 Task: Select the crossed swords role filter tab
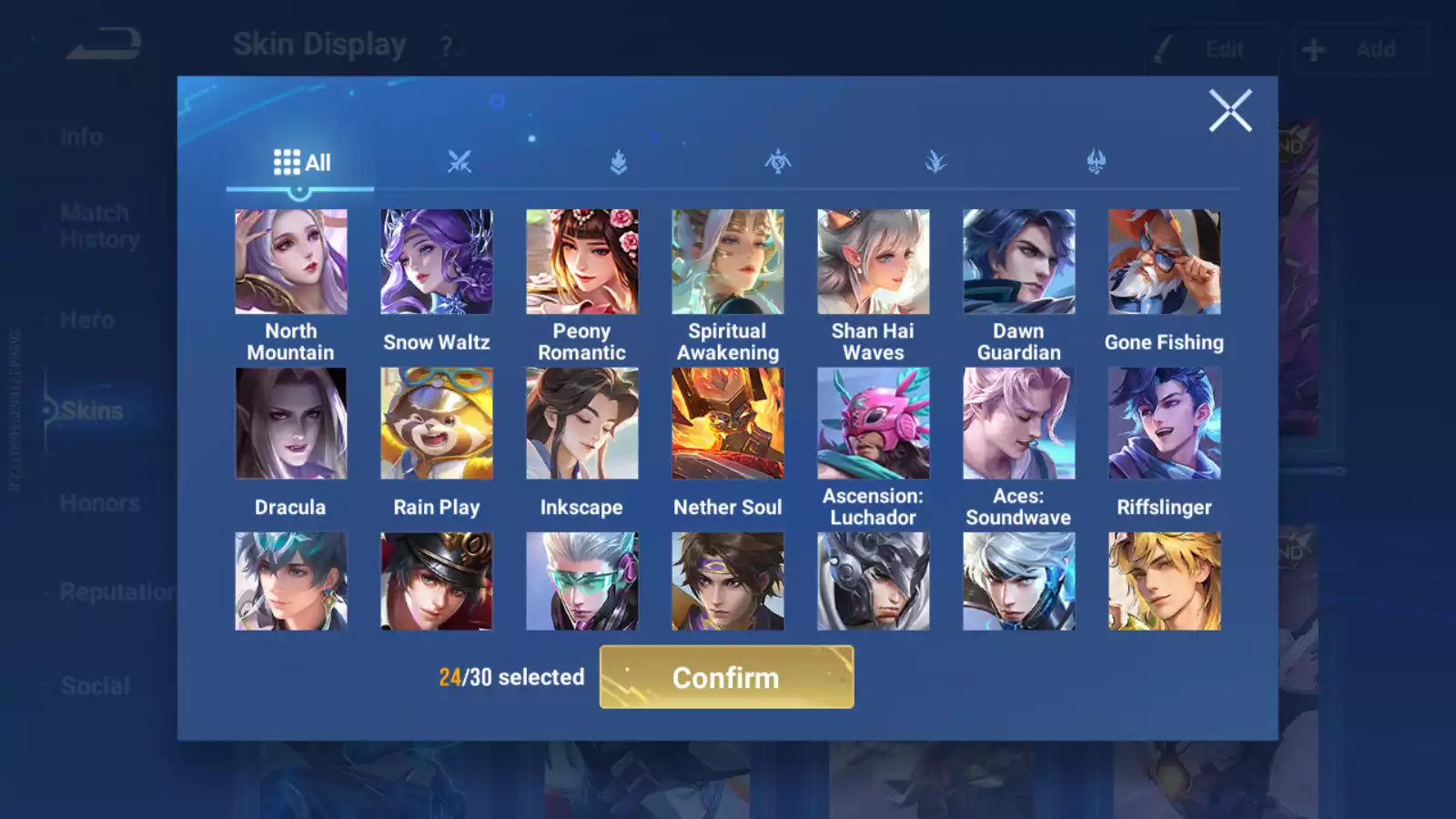pos(460,161)
